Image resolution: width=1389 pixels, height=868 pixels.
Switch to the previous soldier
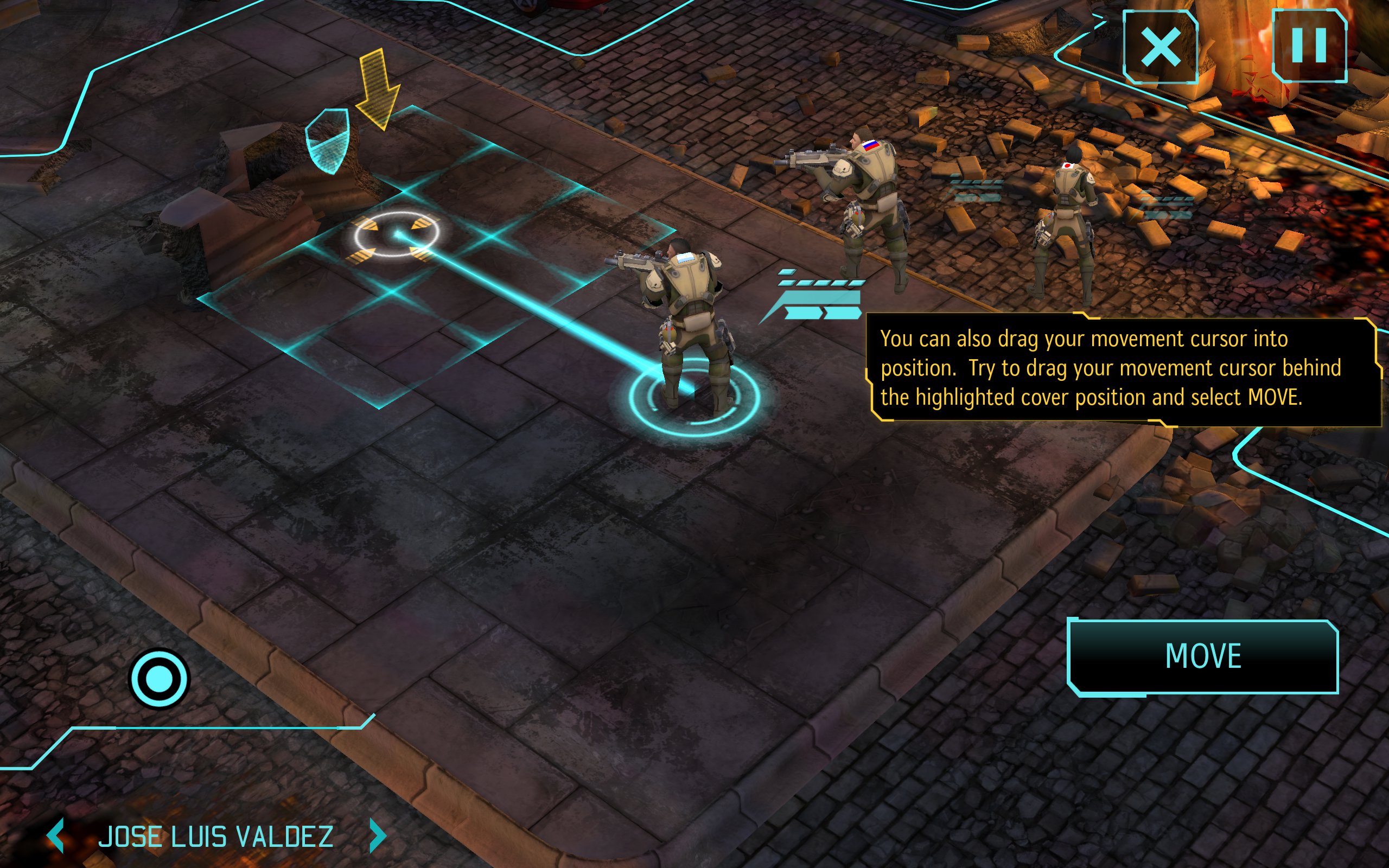[56, 836]
